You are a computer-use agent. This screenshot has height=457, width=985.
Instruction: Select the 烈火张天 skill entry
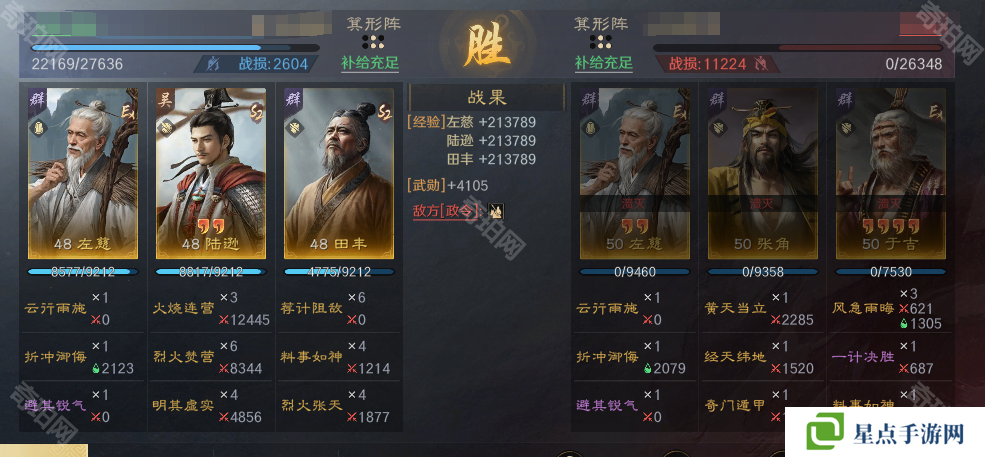[x=311, y=404]
